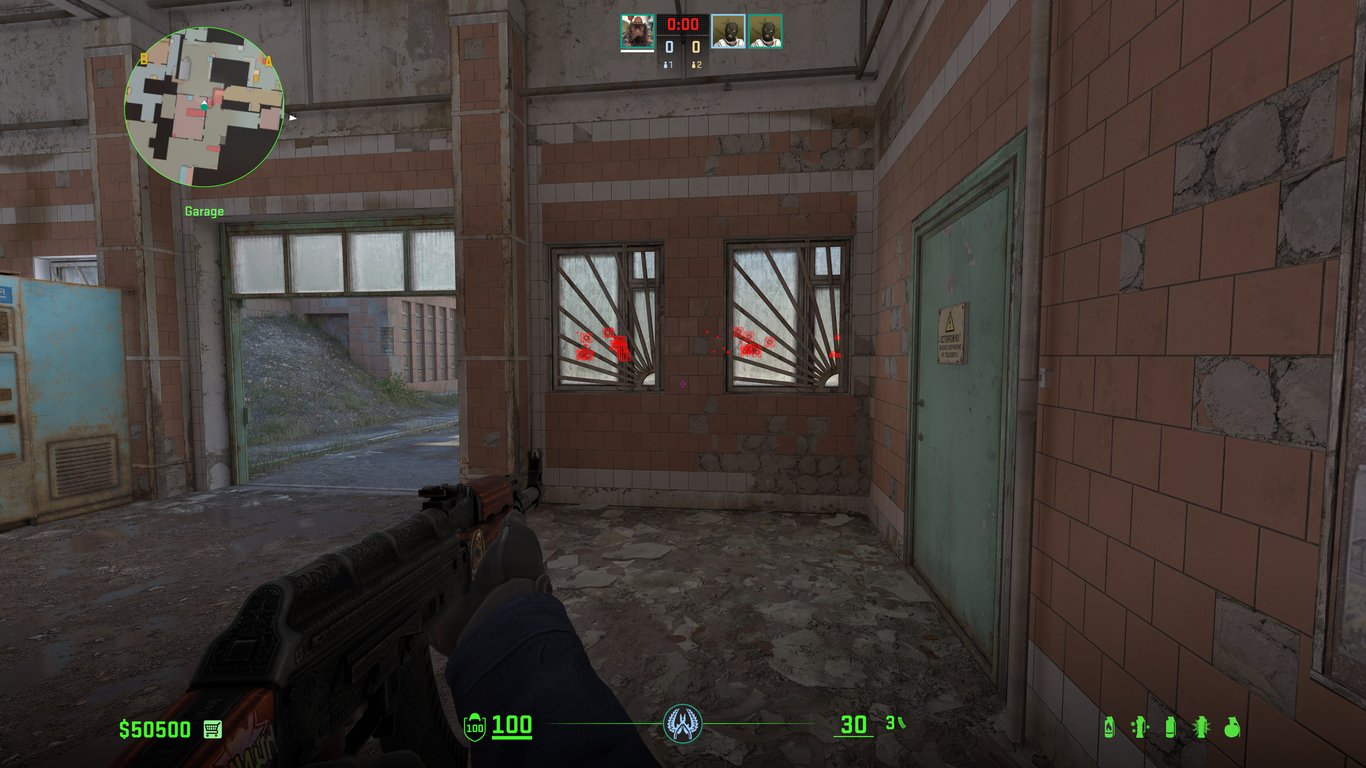Select the incendiary grenade with flame icon
The height and width of the screenshot is (768, 1366).
pos(1108,727)
